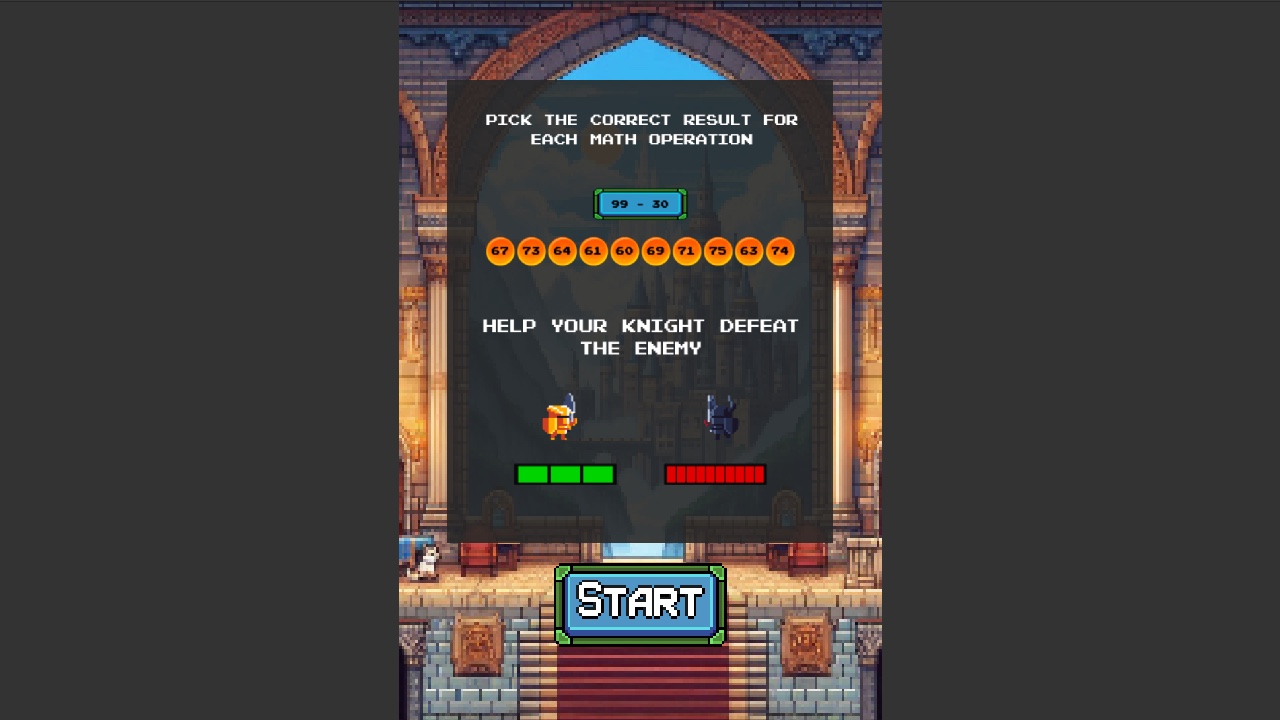Pick the number 64 coin

pyautogui.click(x=563, y=251)
